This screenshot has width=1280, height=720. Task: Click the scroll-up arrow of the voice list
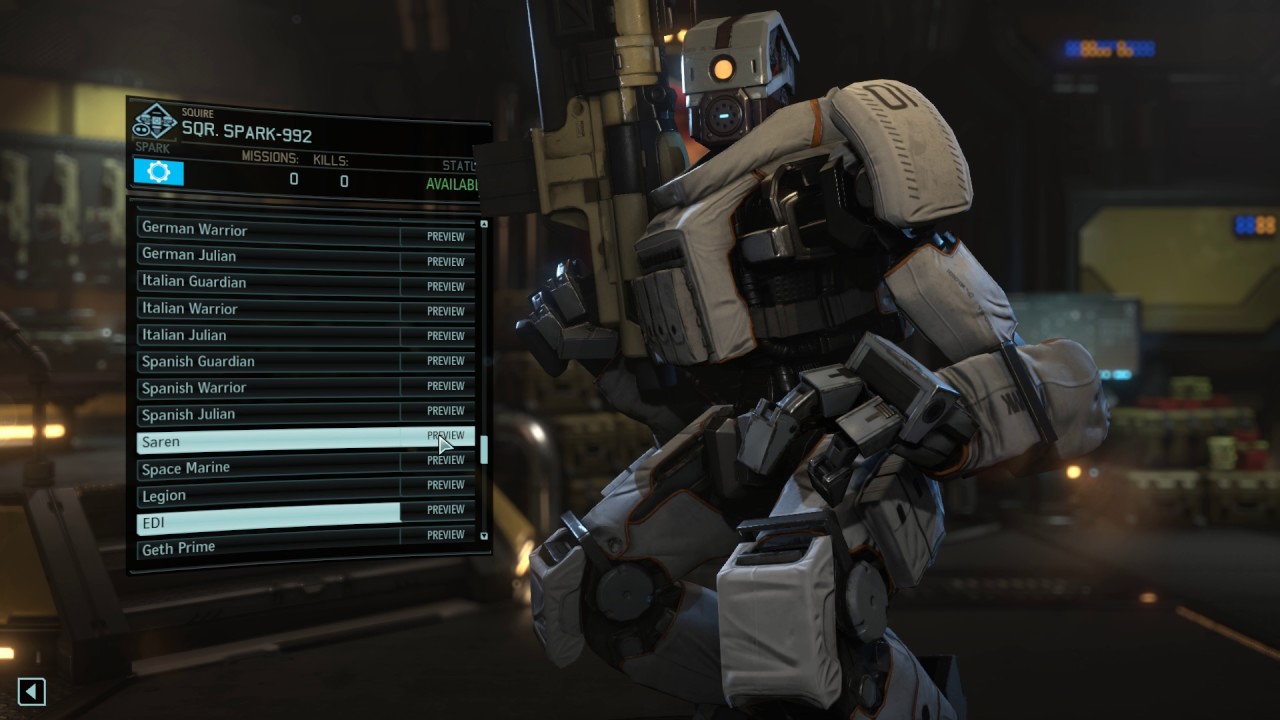pyautogui.click(x=484, y=224)
